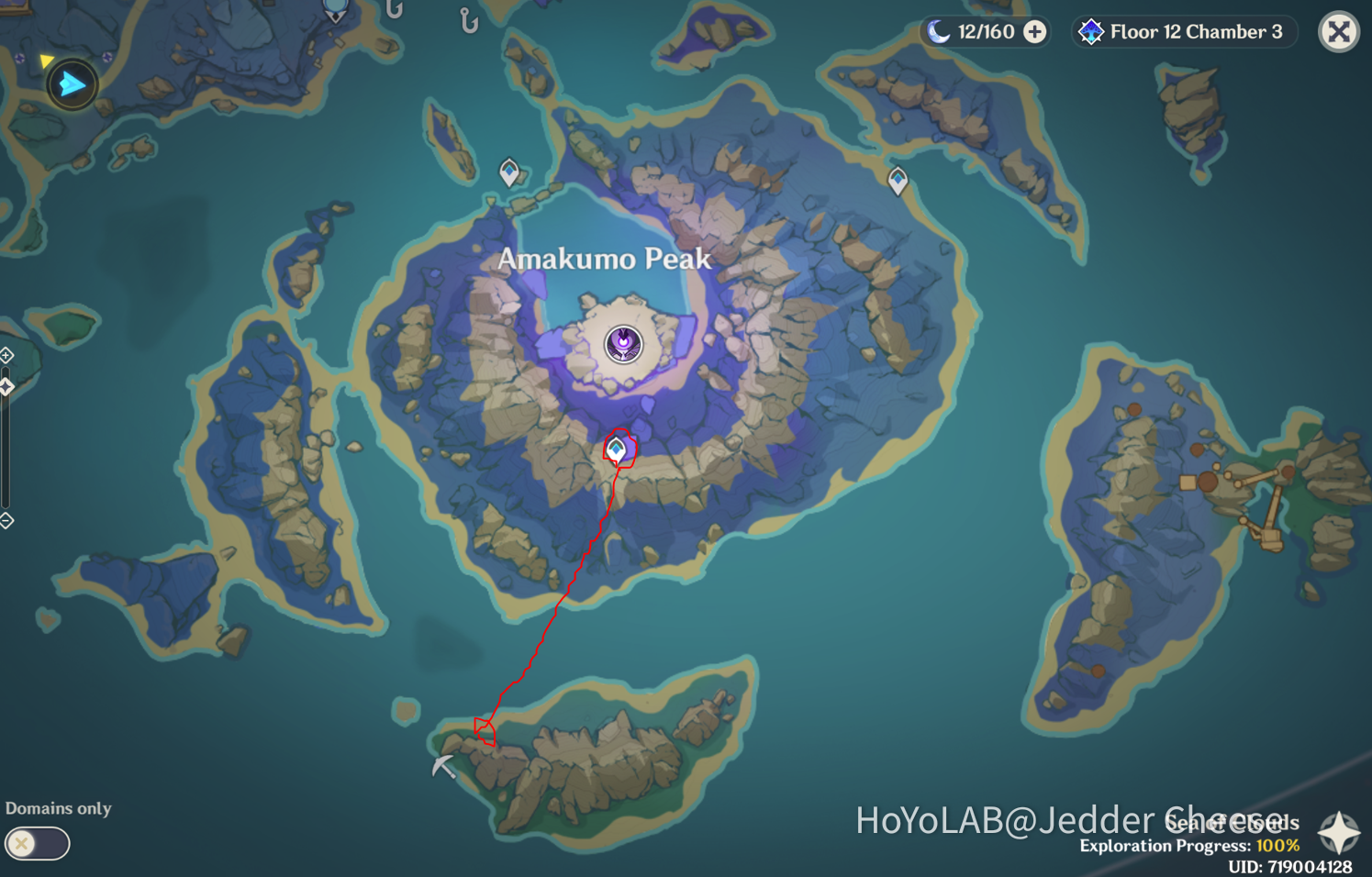
Task: Close the map view with the X button
Action: (x=1338, y=32)
